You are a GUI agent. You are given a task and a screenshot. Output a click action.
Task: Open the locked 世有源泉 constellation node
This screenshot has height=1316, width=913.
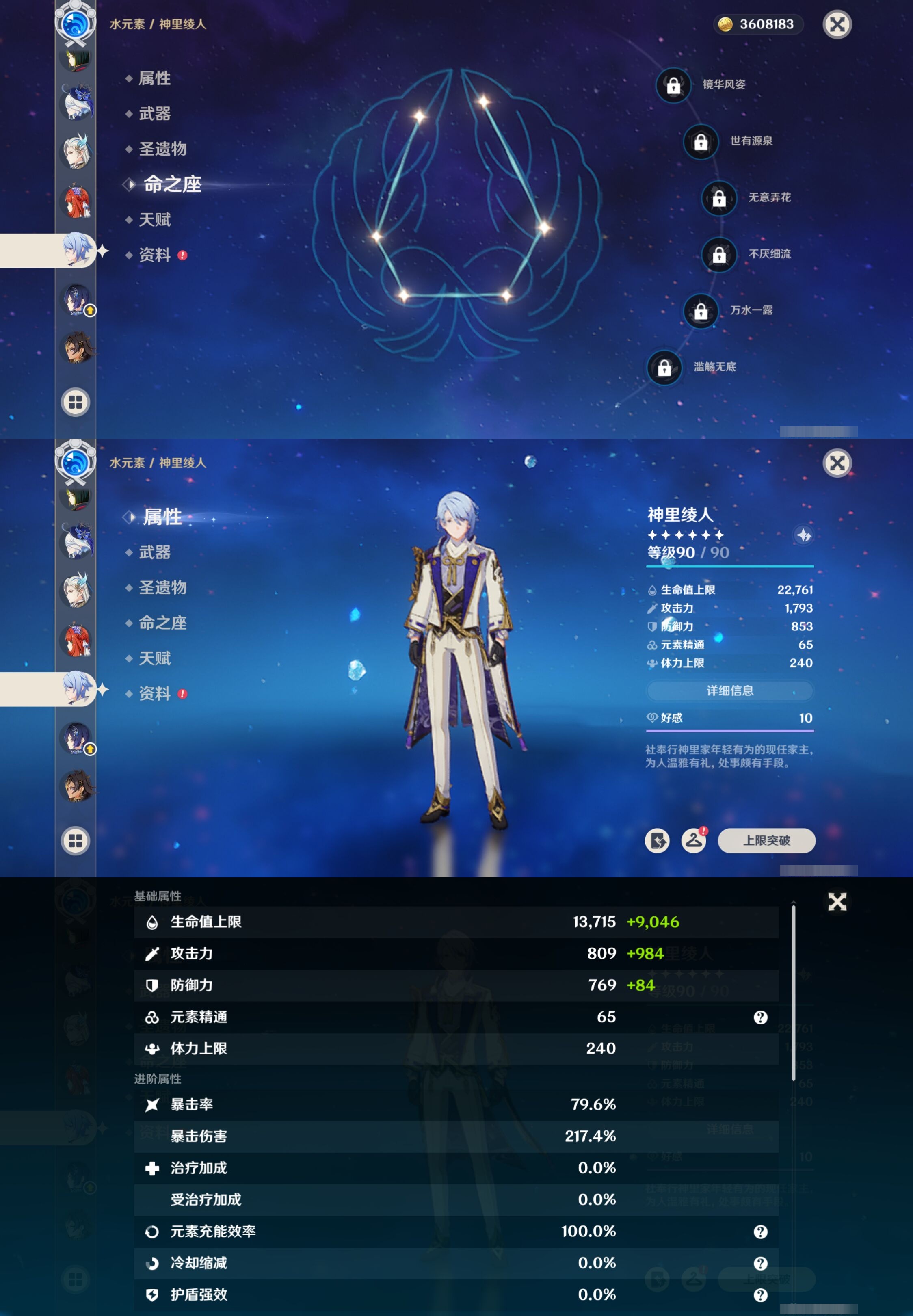[701, 142]
